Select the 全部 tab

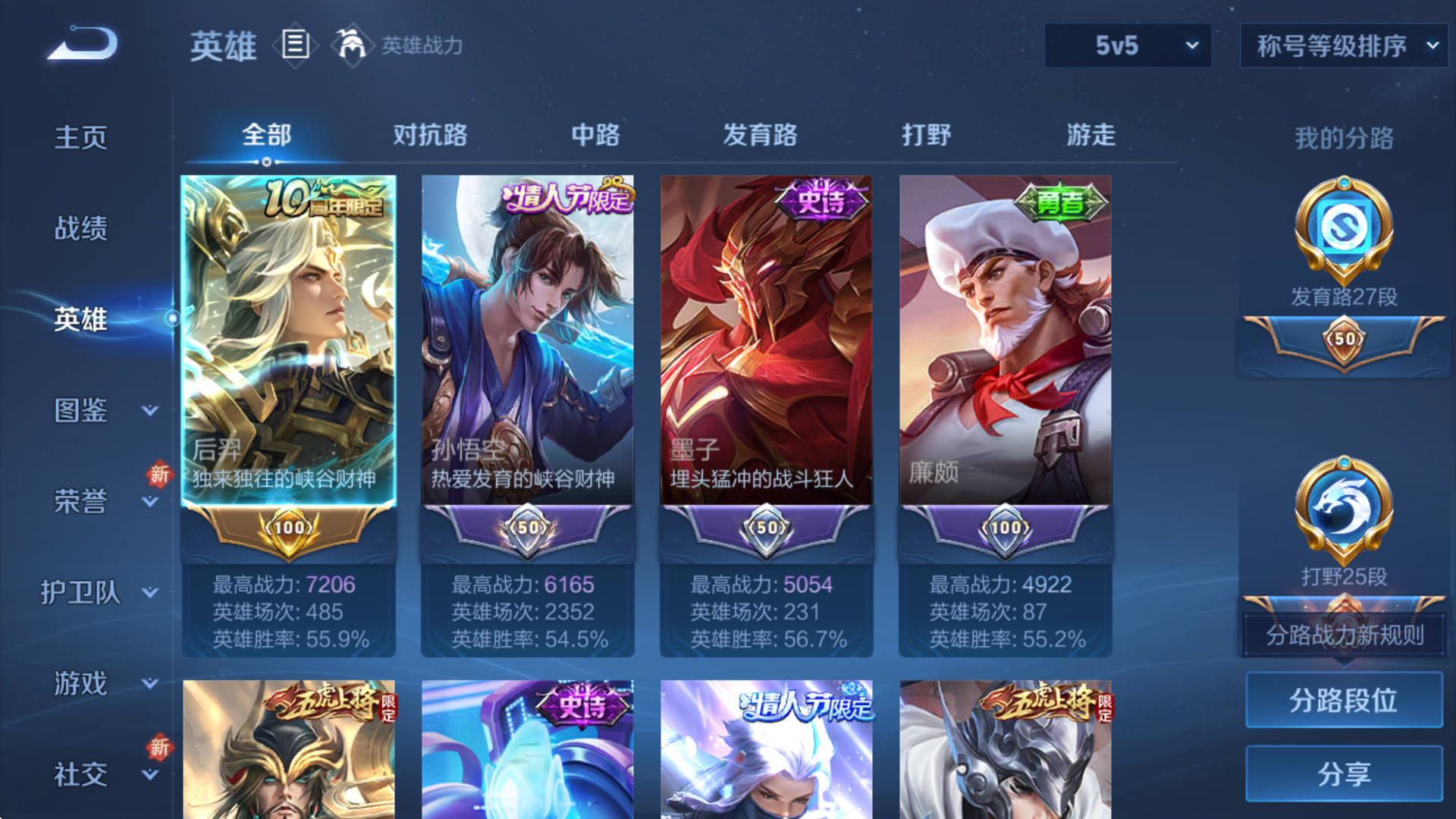(266, 135)
